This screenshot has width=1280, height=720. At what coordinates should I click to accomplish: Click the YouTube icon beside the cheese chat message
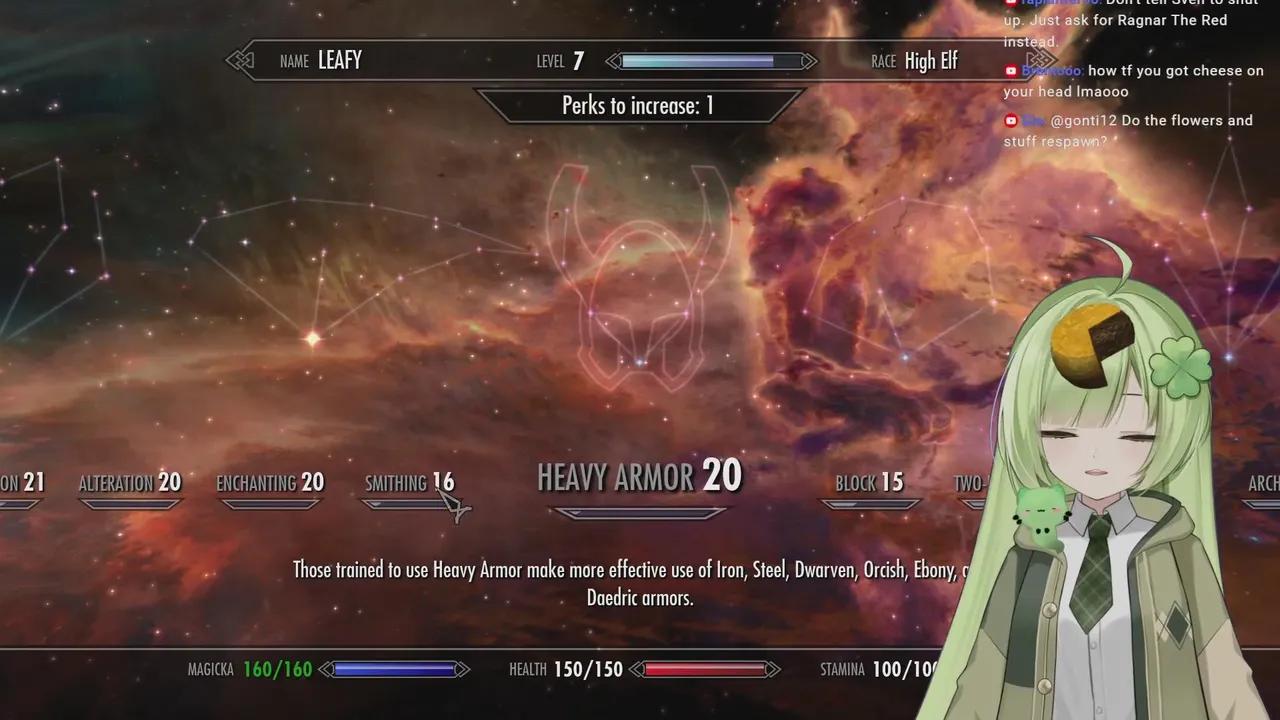pyautogui.click(x=1010, y=71)
